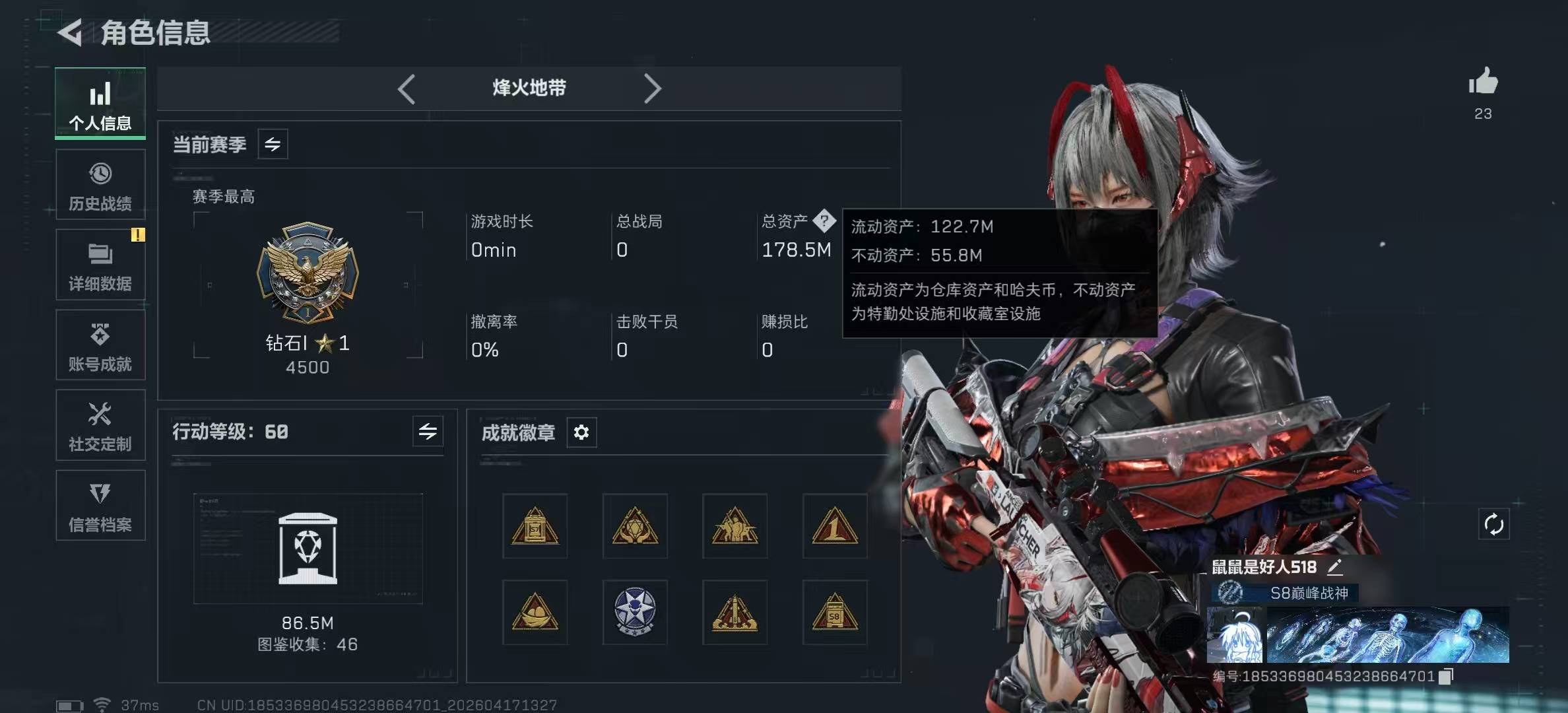Edit the player name 鼠鼠是好人518

(x=1335, y=566)
